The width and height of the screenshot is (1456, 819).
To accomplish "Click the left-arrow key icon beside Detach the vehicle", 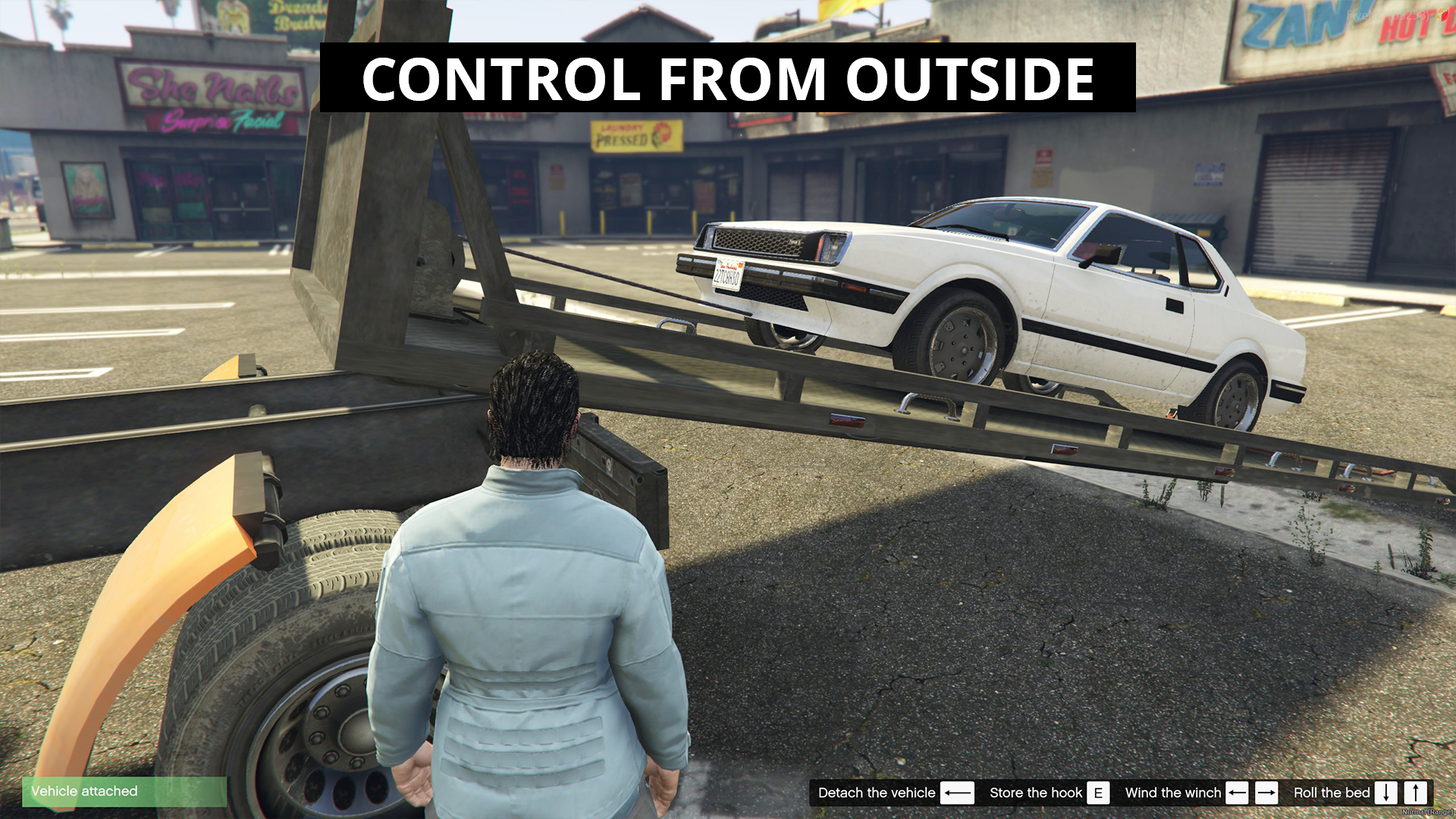I will [x=959, y=793].
